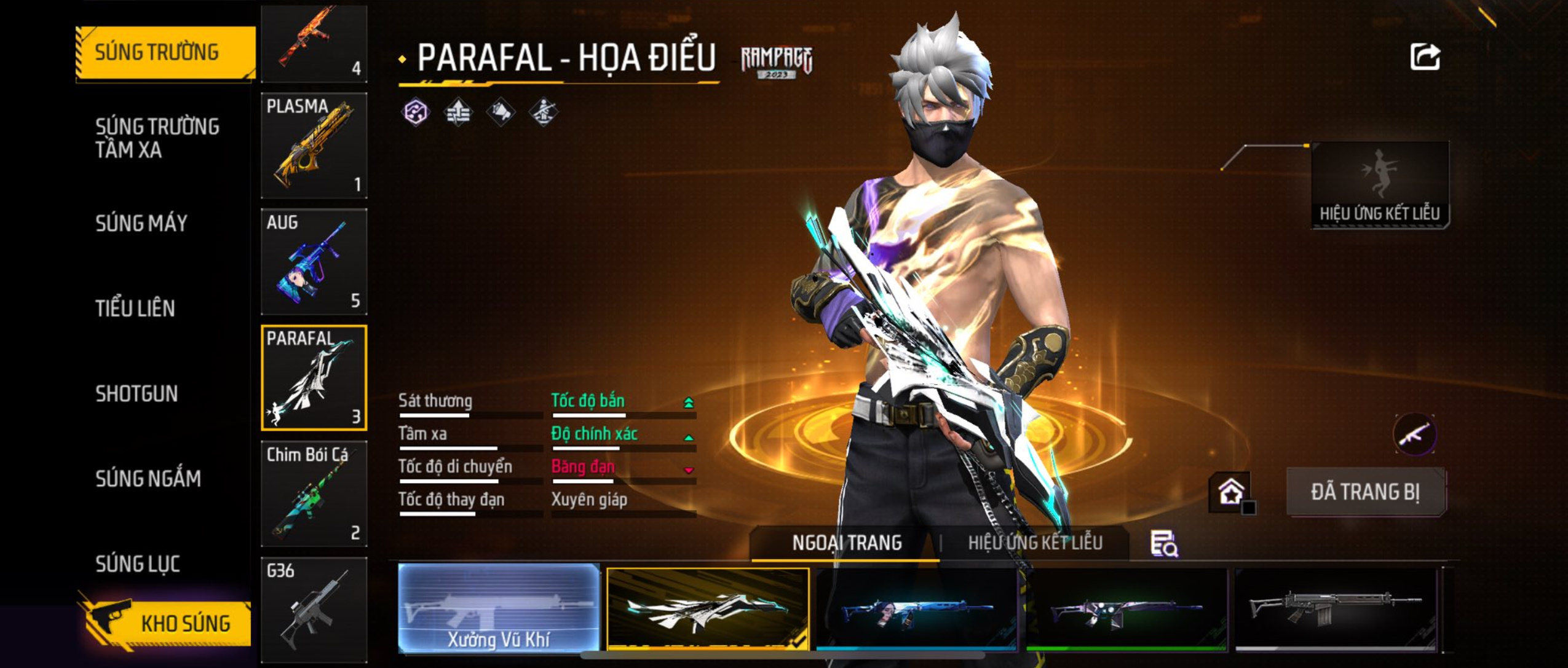The image size is (1568, 668).
Task: Click the Đã Trang Bị button
Action: point(1365,492)
